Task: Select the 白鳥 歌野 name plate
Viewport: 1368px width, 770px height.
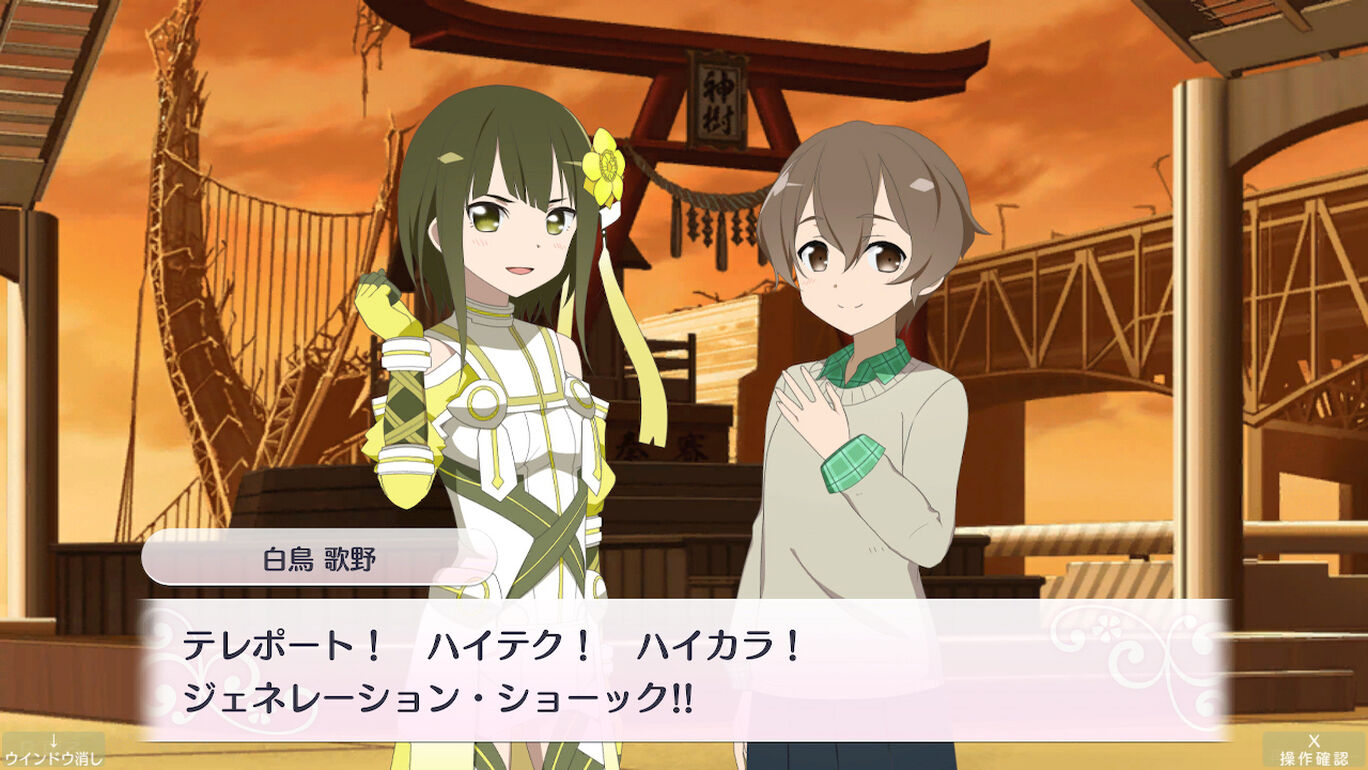Action: point(318,560)
